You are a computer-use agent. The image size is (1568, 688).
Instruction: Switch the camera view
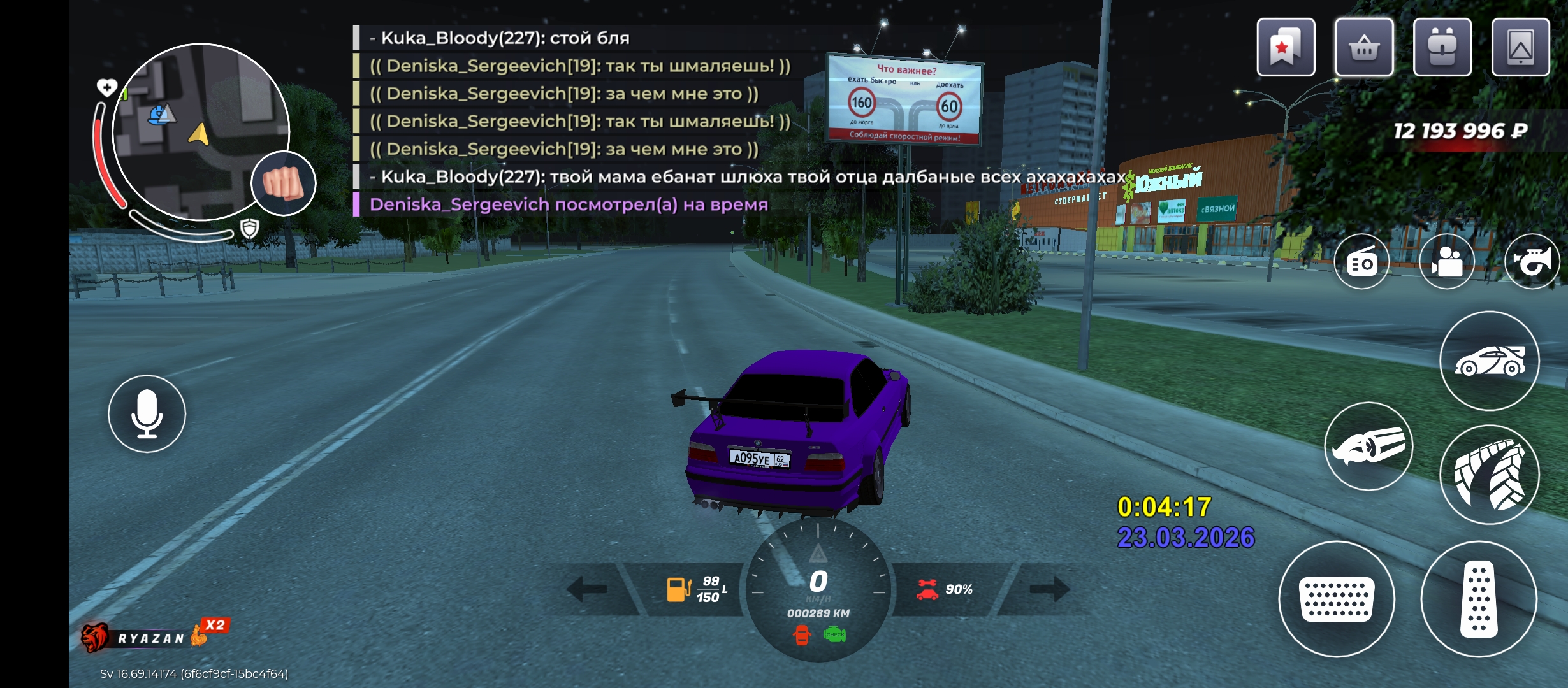[x=1447, y=262]
